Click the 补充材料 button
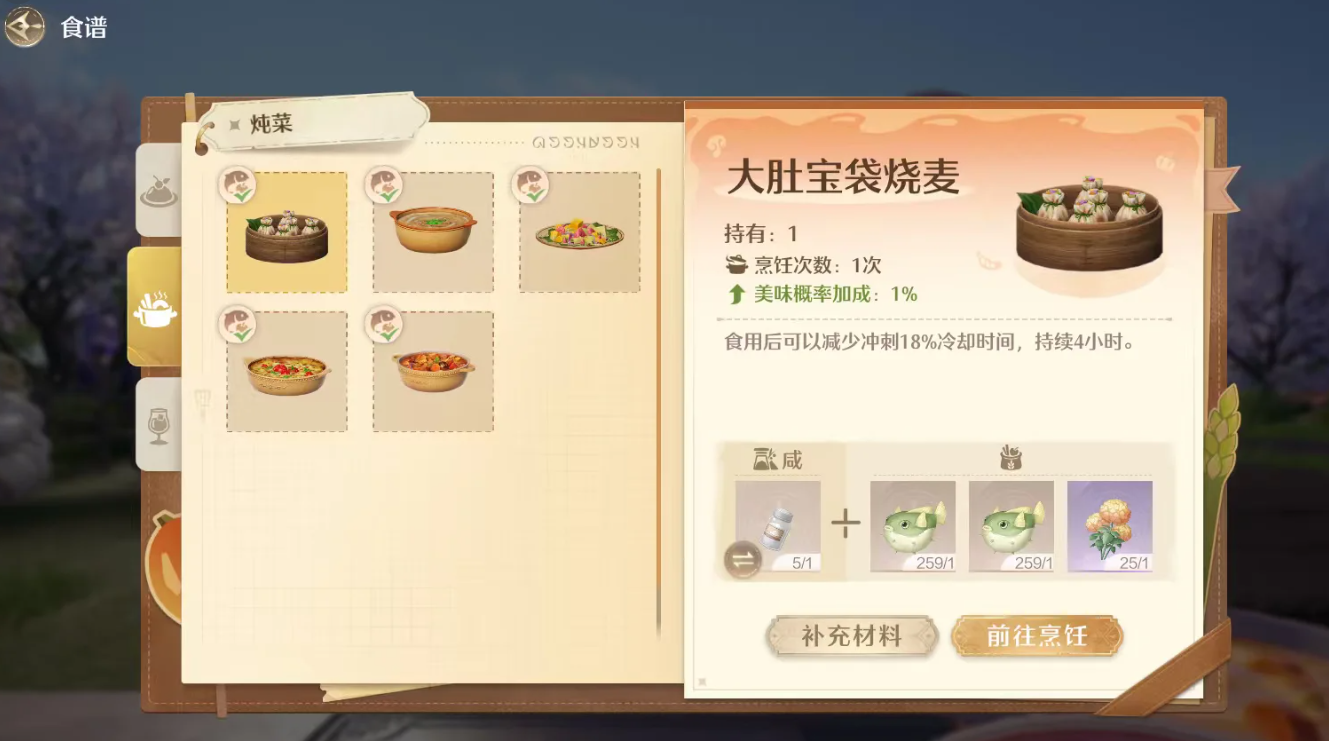Image resolution: width=1329 pixels, height=741 pixels. (x=851, y=635)
